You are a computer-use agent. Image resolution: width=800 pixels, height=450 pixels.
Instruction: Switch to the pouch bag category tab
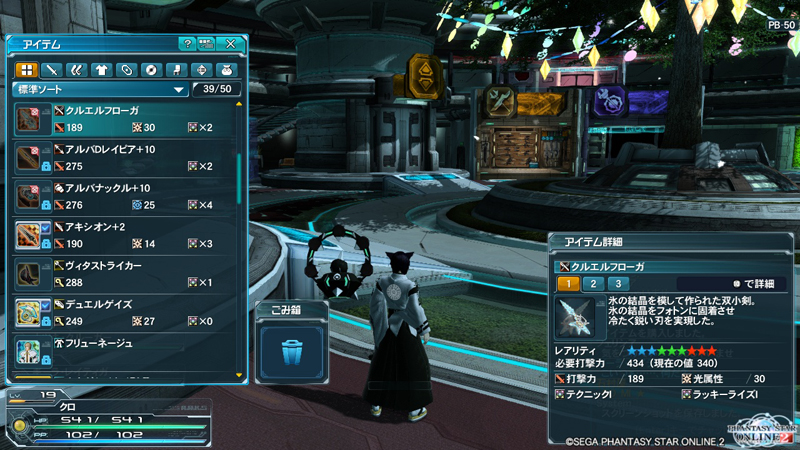[x=226, y=70]
